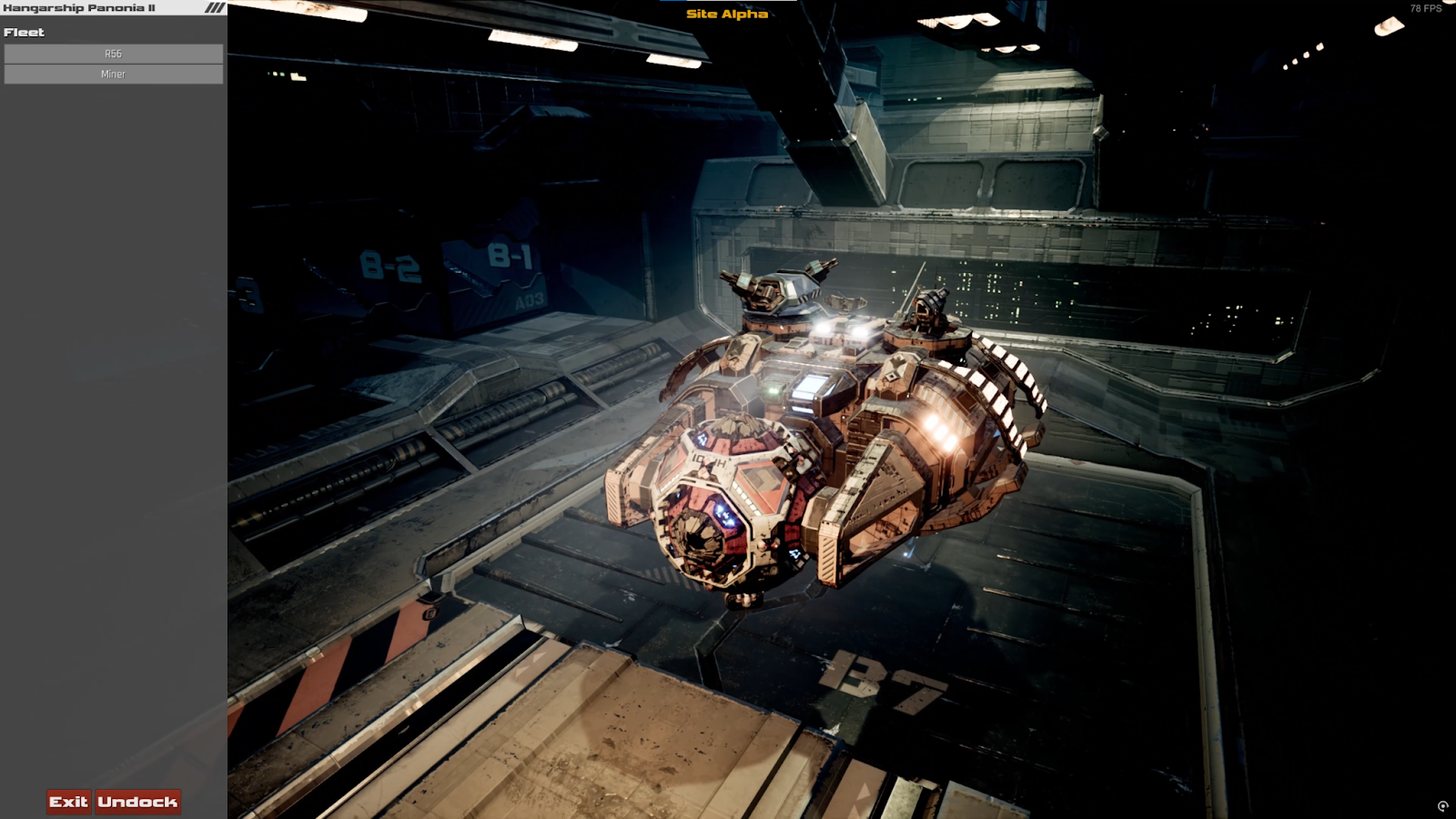Select Miner from the Fleet list
The height and width of the screenshot is (819, 1456).
[113, 74]
